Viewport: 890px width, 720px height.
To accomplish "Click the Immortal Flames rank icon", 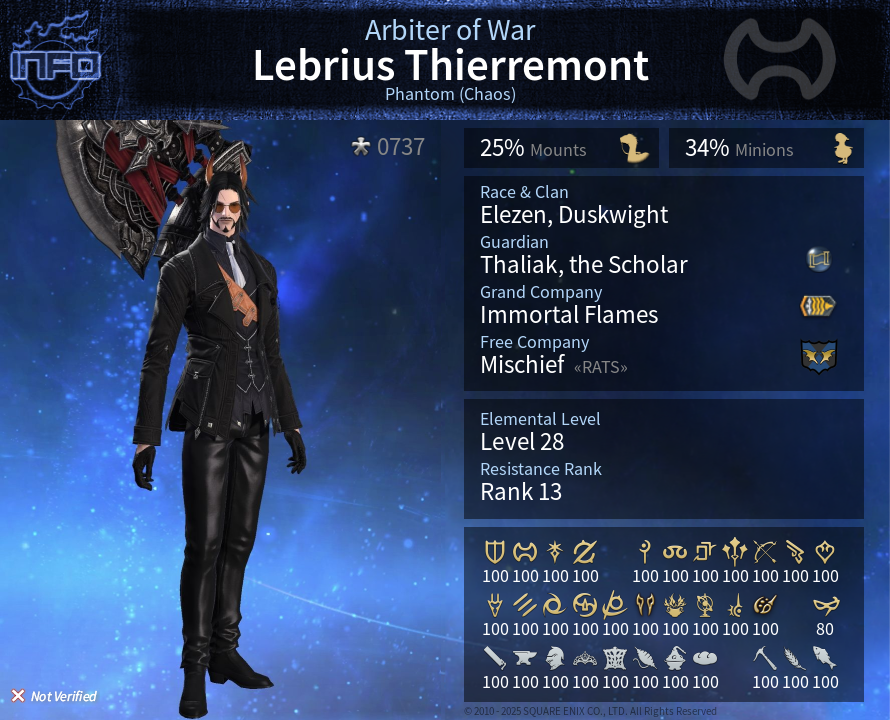I will point(818,306).
